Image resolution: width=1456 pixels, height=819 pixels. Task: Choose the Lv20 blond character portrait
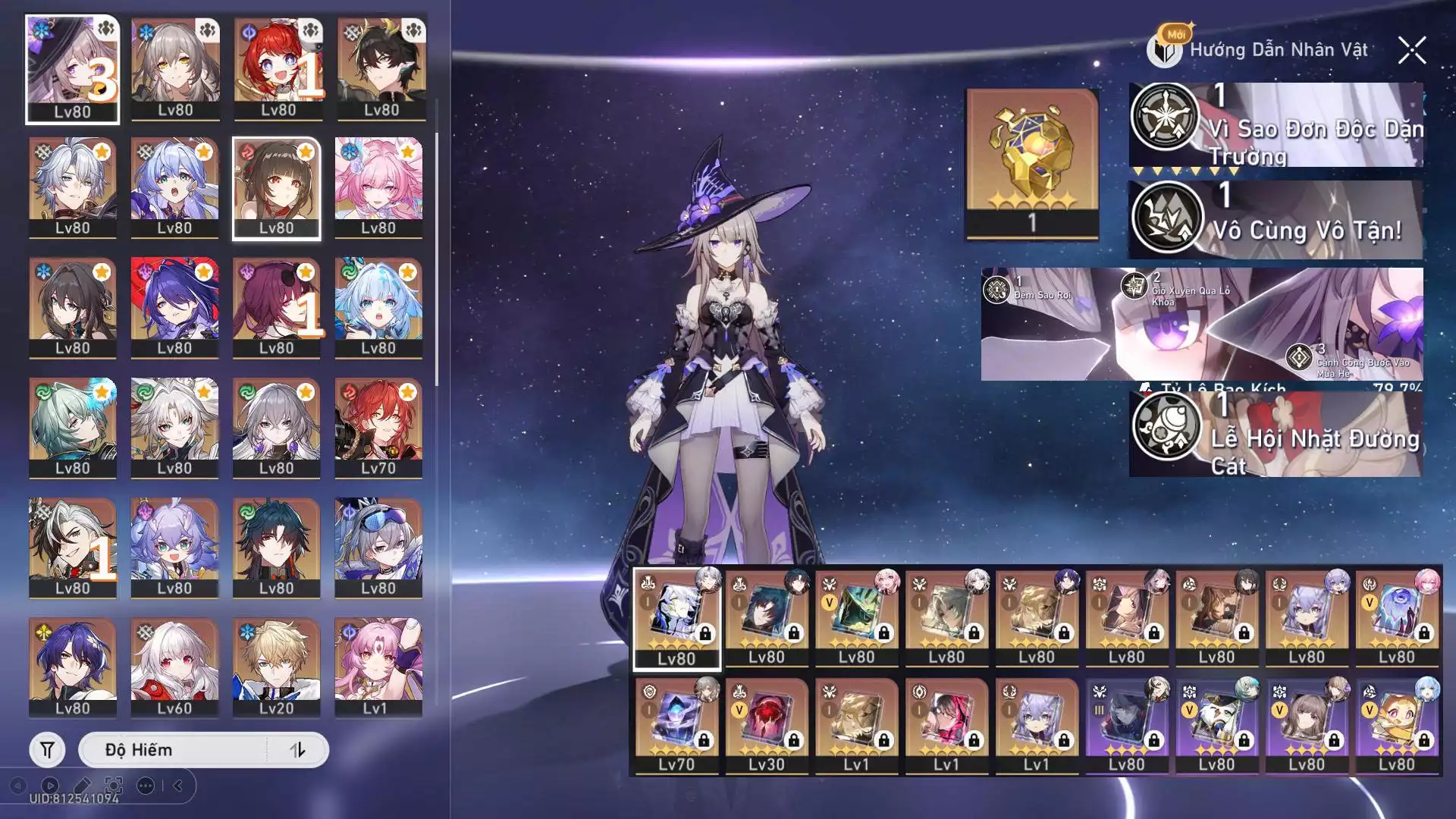(276, 668)
